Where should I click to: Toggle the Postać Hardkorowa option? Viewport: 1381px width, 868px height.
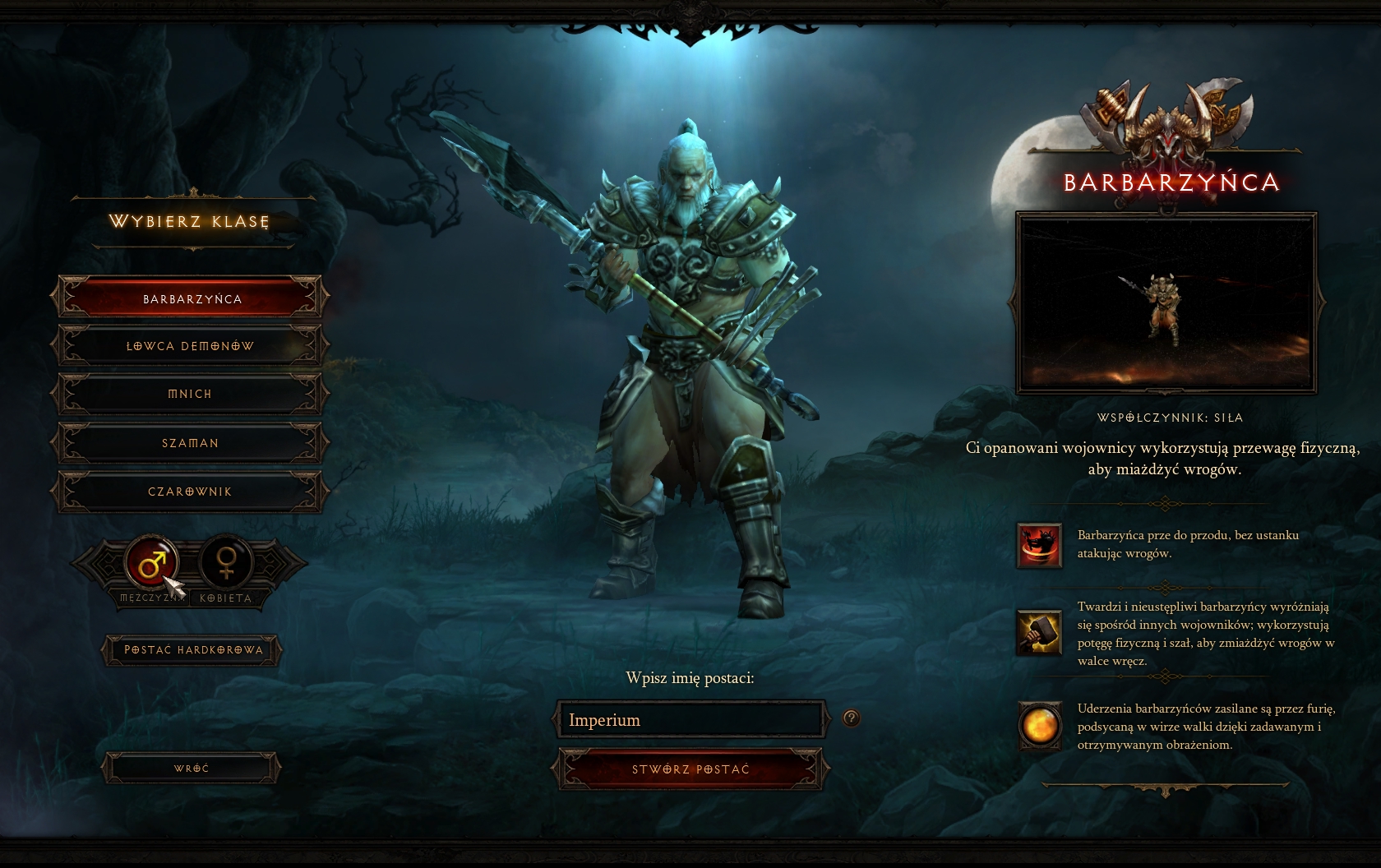pyautogui.click(x=192, y=650)
